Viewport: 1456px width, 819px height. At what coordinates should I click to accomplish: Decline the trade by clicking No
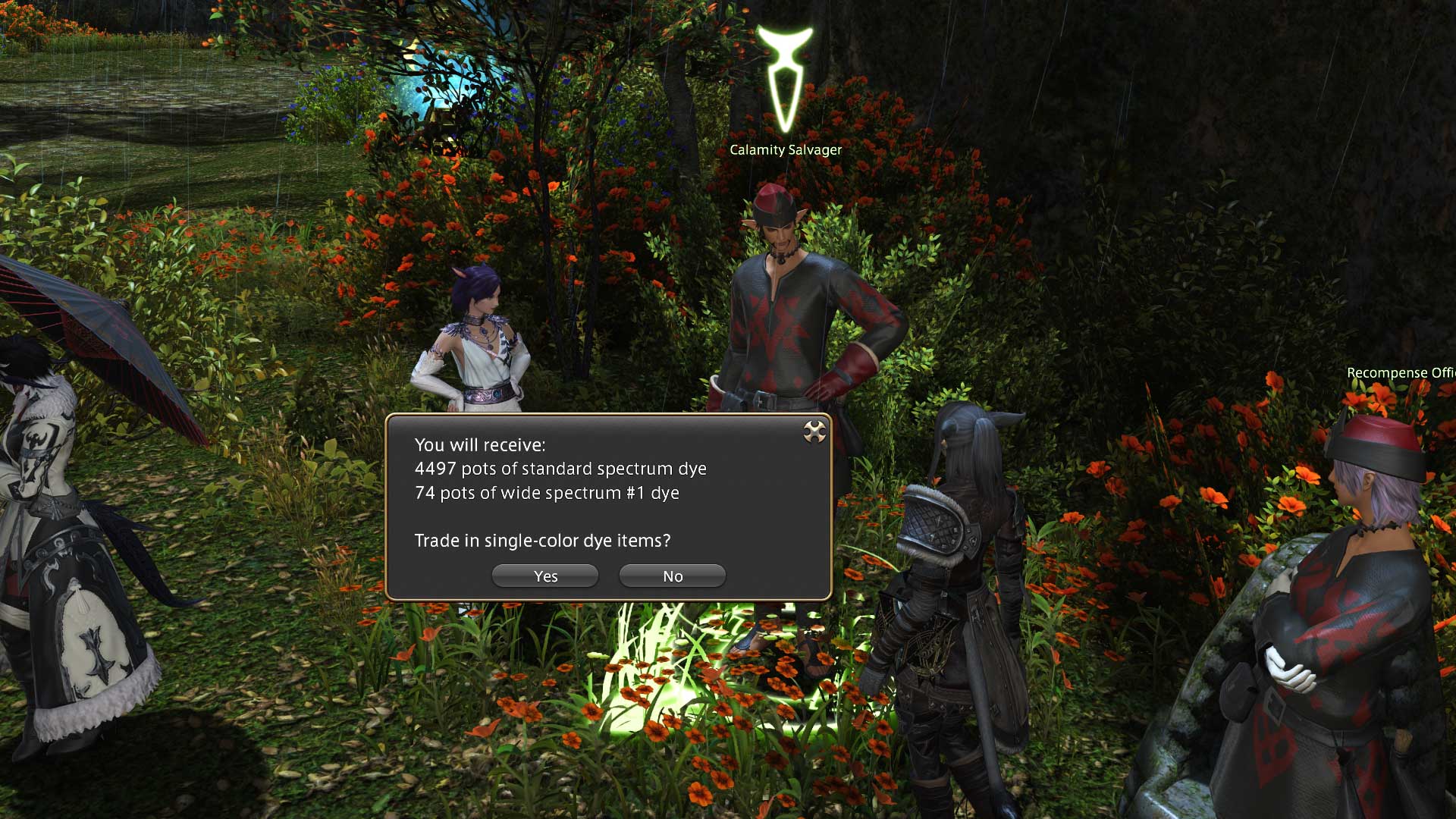pos(671,576)
